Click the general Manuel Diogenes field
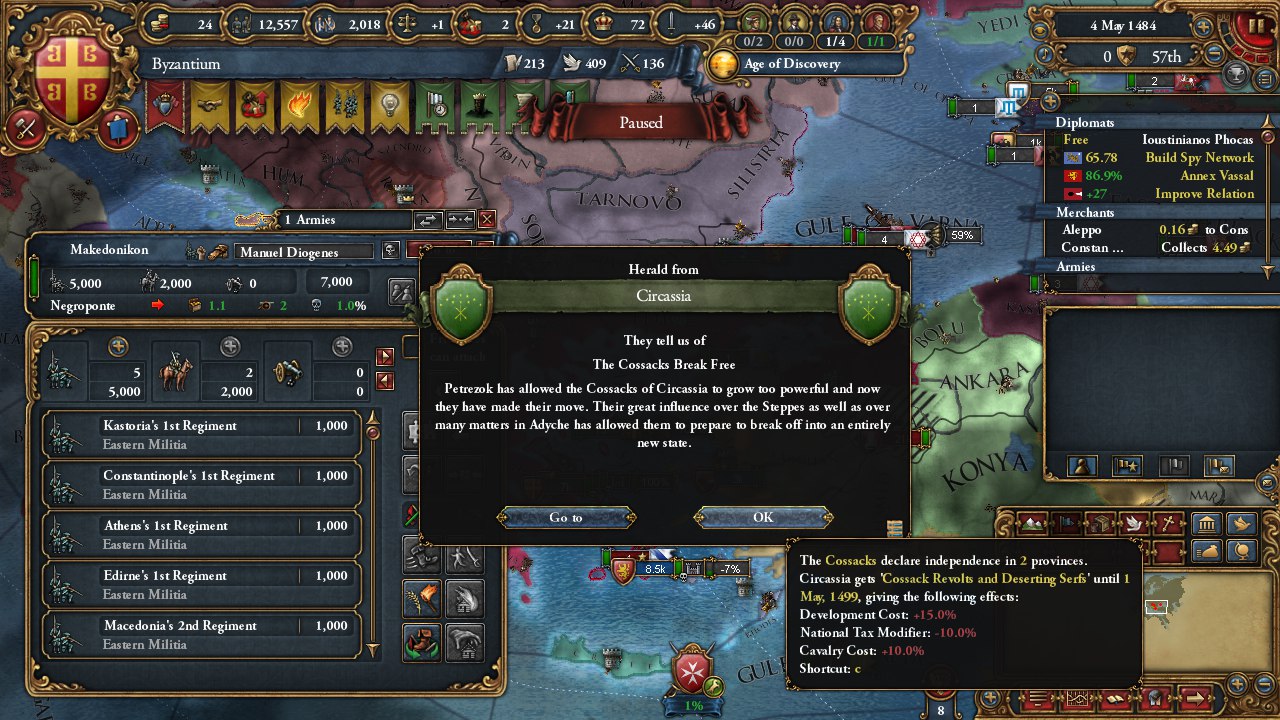The image size is (1280, 720). click(x=304, y=252)
